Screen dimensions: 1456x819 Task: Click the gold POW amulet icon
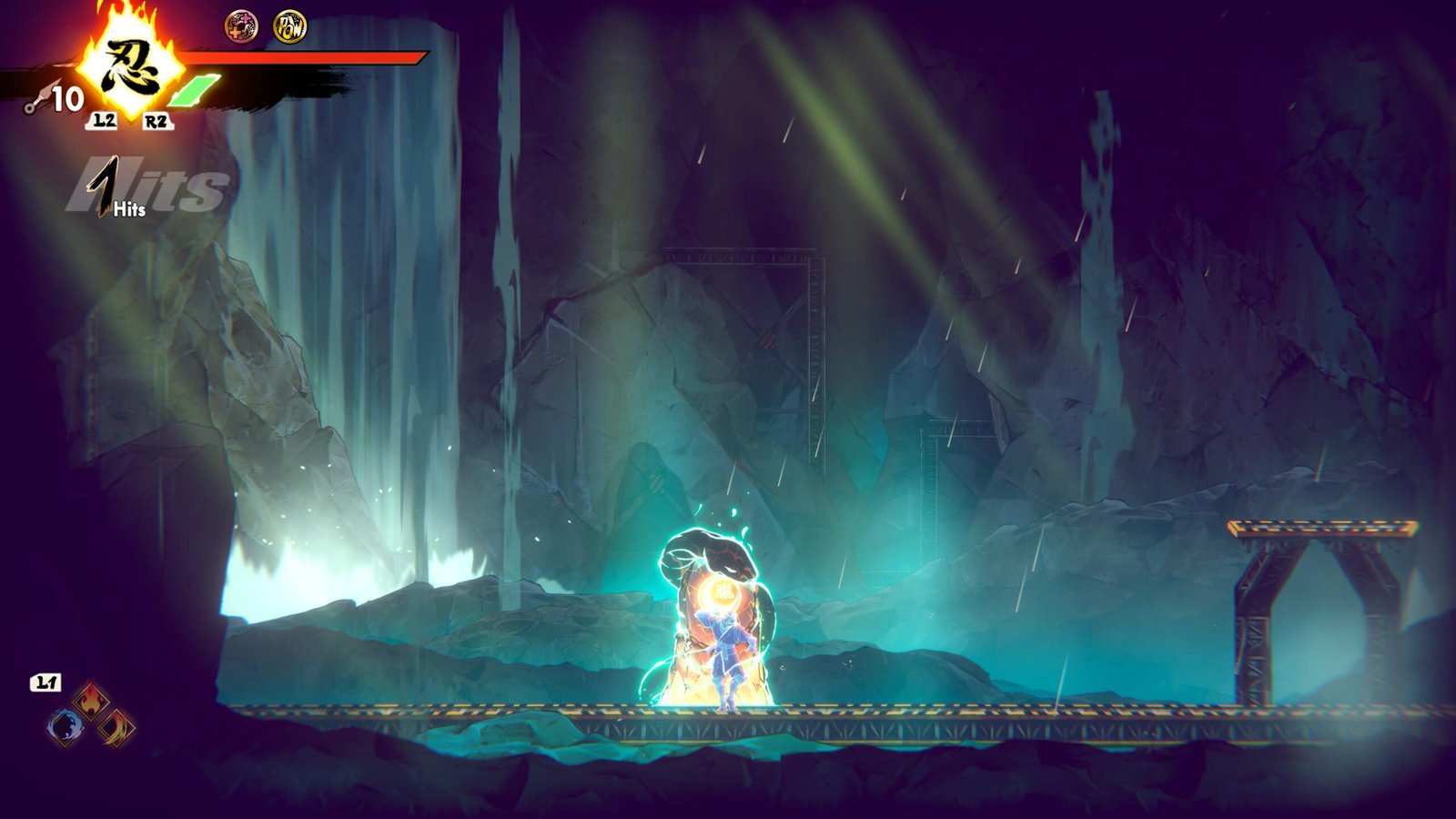coord(290,26)
